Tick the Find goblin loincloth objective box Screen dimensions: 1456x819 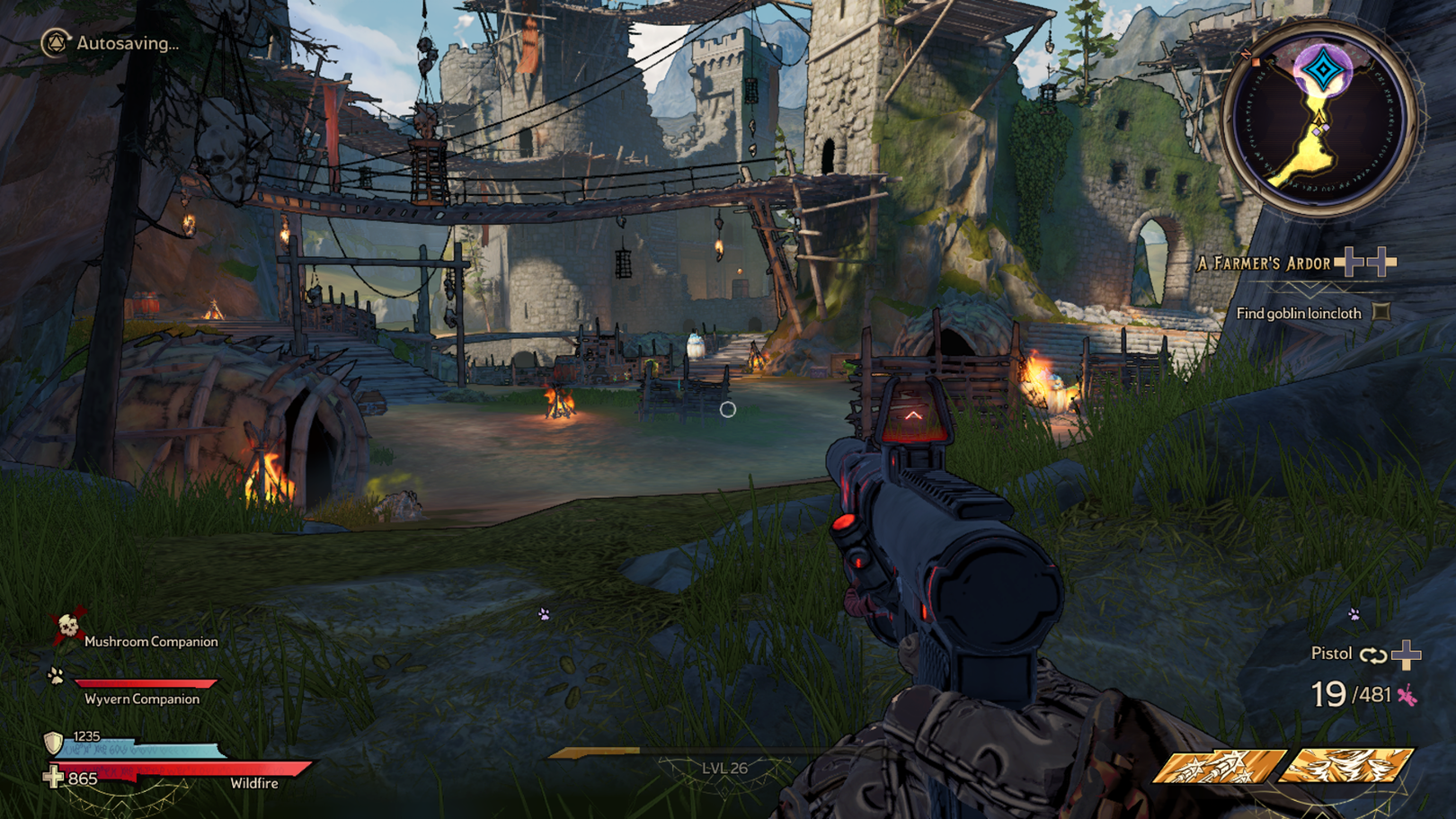[x=1381, y=313]
